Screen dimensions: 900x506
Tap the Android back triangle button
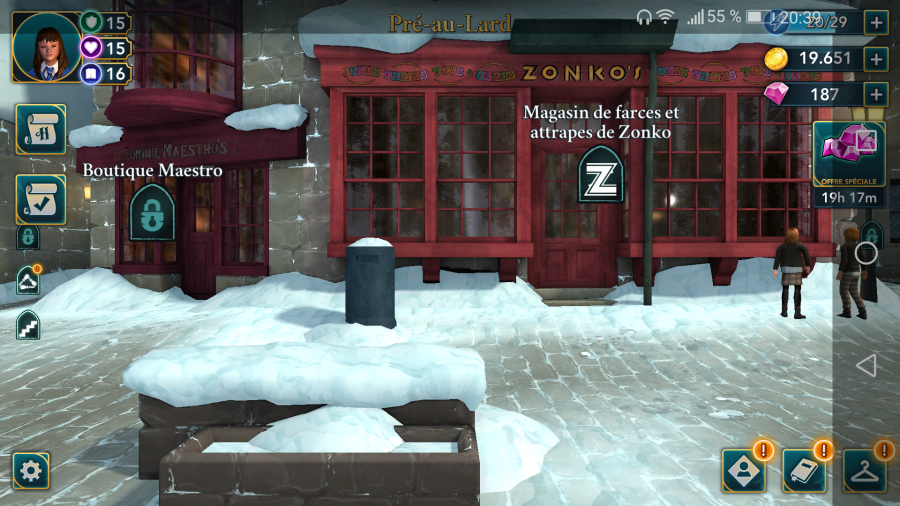(866, 365)
